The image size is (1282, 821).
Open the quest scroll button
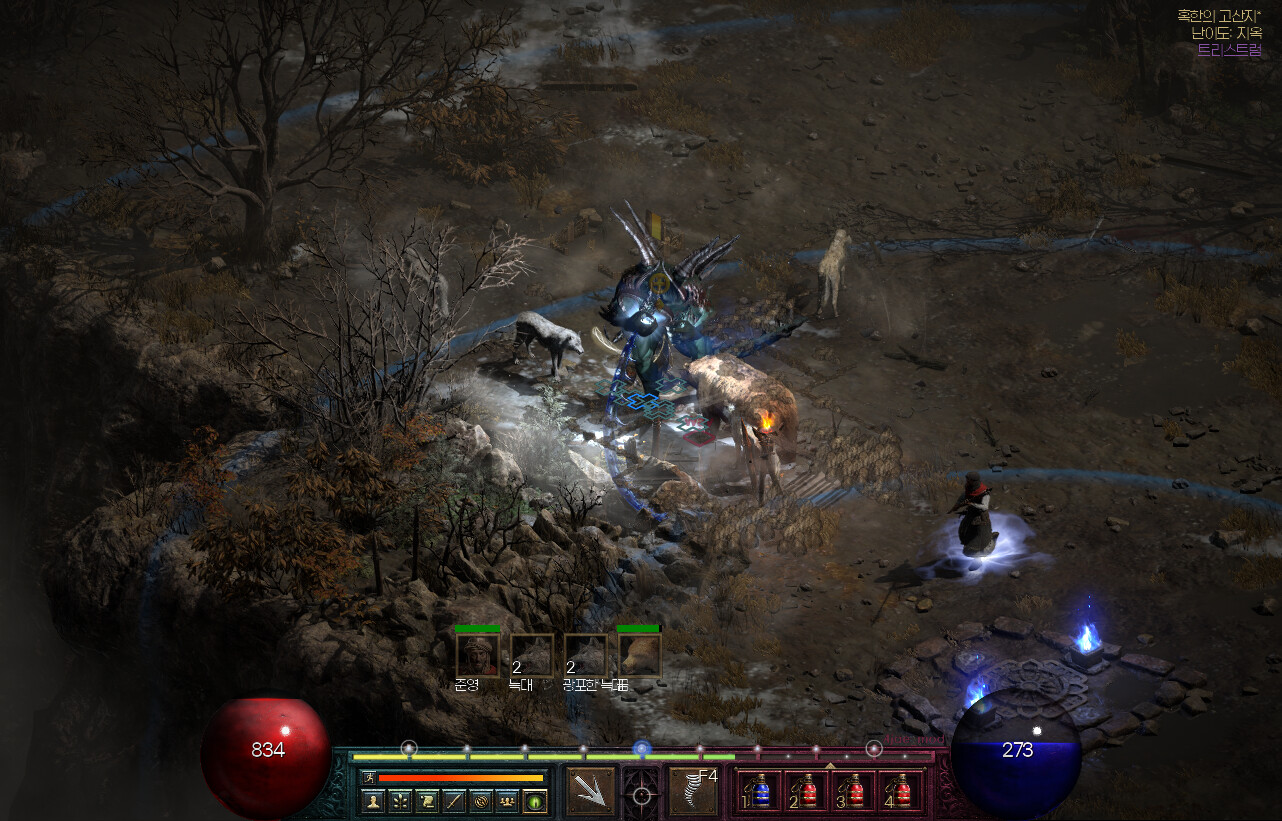click(427, 801)
